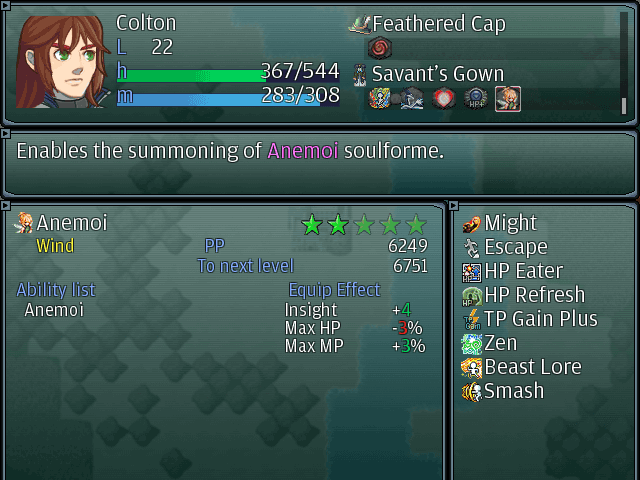Pick the TP Gain Plus skill
This screenshot has width=640, height=480.
540,319
